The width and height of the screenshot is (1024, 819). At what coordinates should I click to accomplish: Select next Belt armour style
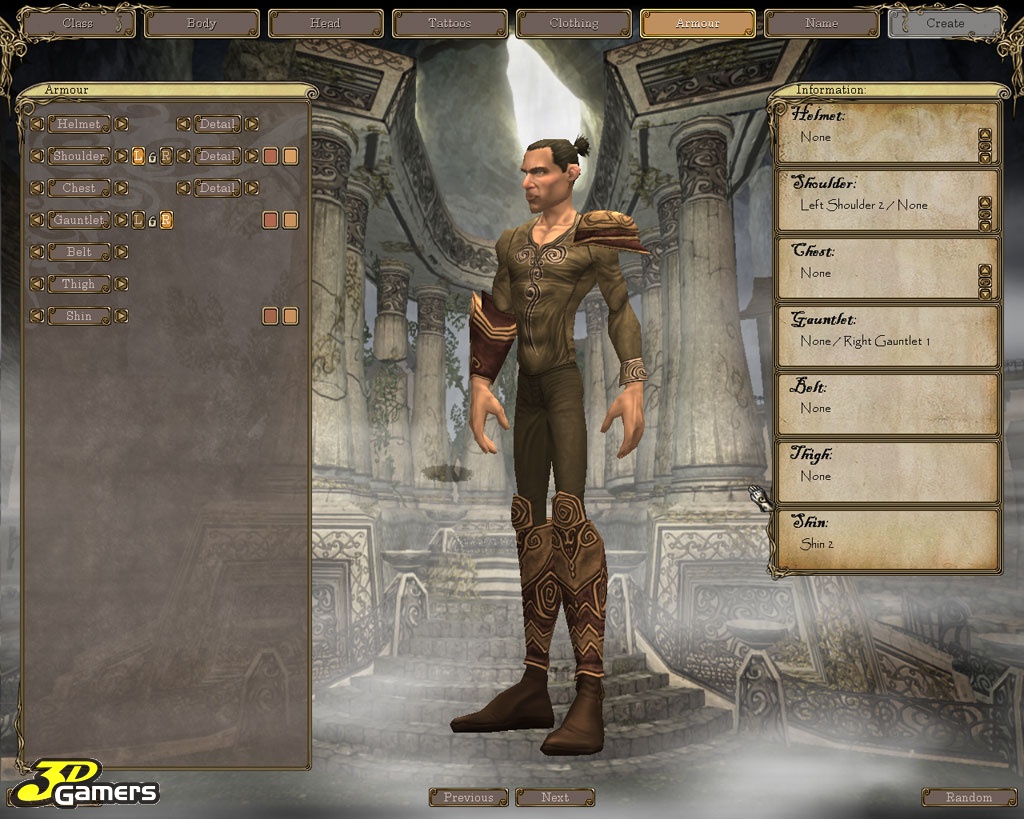pyautogui.click(x=121, y=252)
